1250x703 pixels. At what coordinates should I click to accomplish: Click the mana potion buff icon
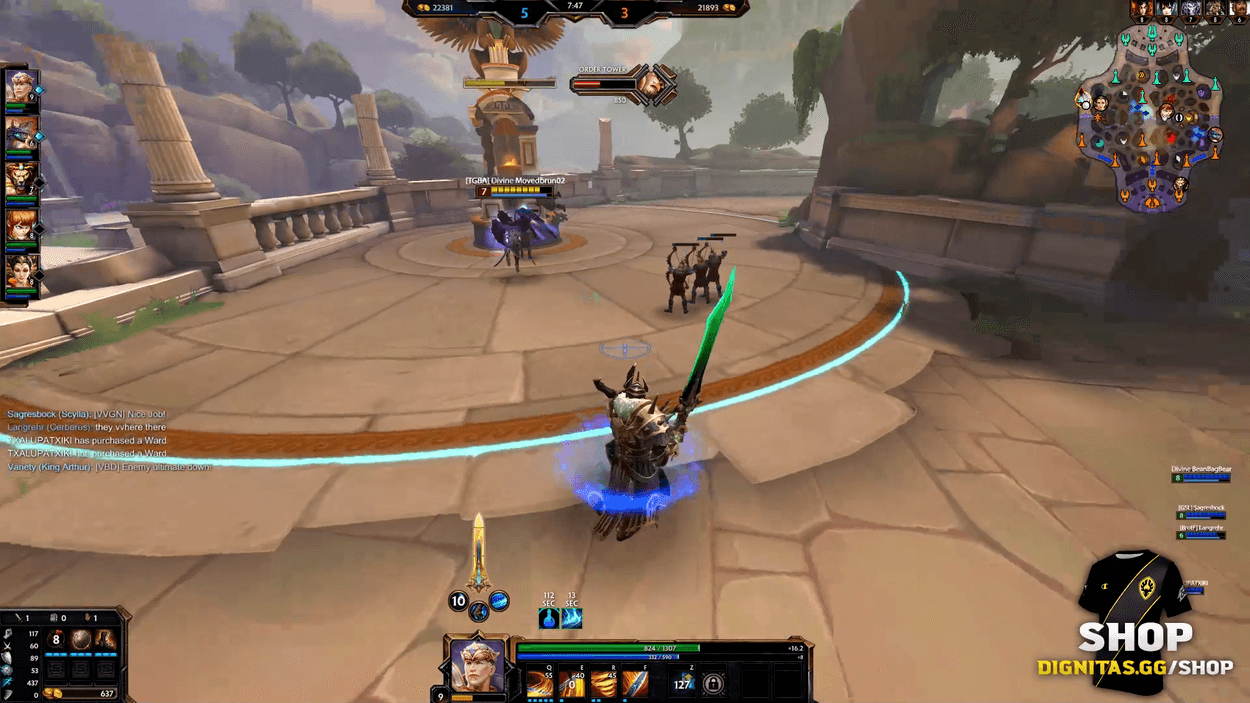click(548, 618)
